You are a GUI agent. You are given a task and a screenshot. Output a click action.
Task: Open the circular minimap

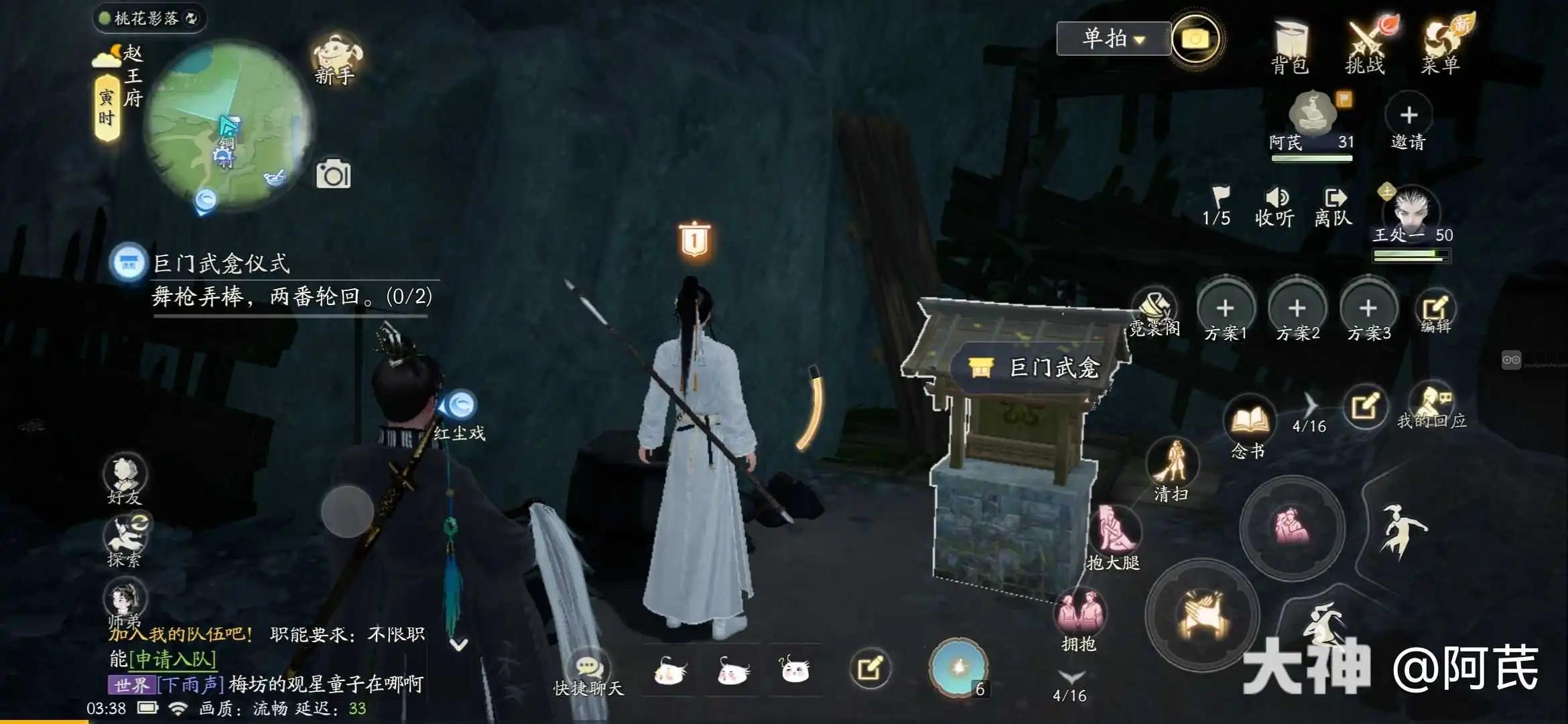click(228, 126)
